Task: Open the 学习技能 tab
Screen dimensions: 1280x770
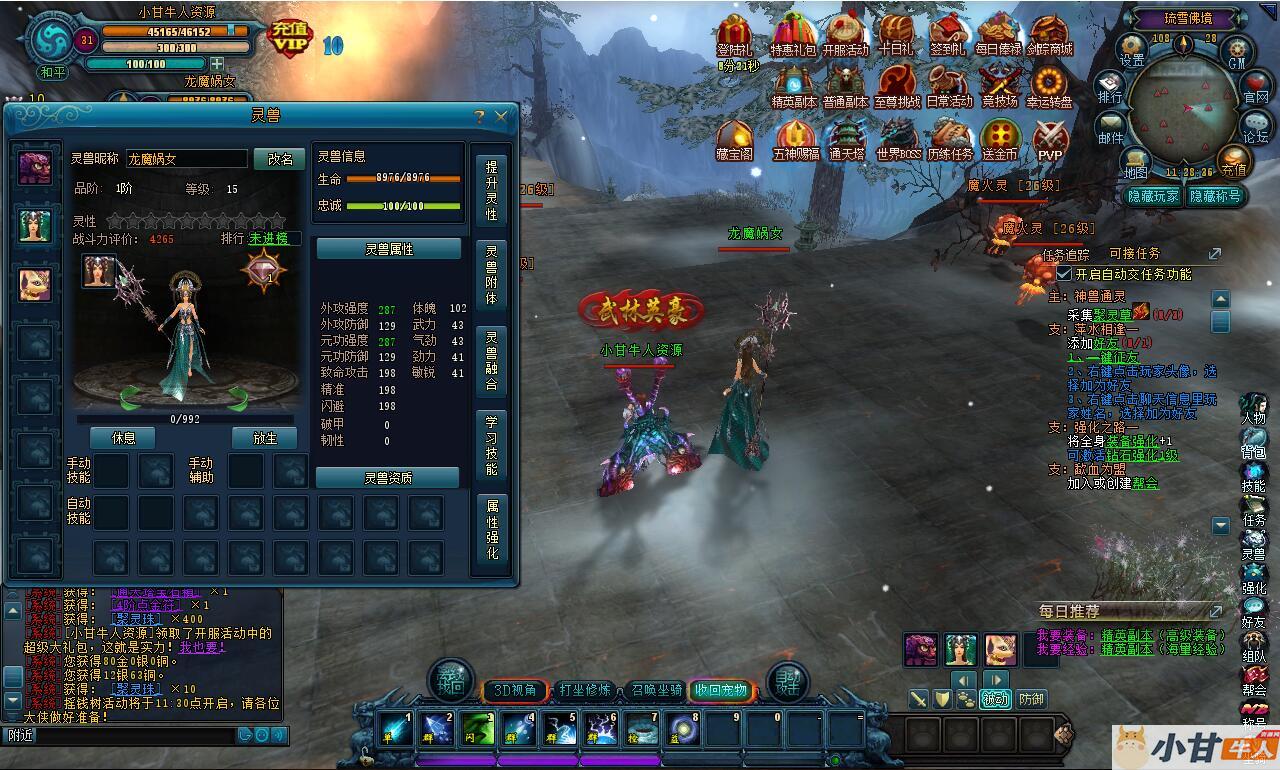Action: 491,443
